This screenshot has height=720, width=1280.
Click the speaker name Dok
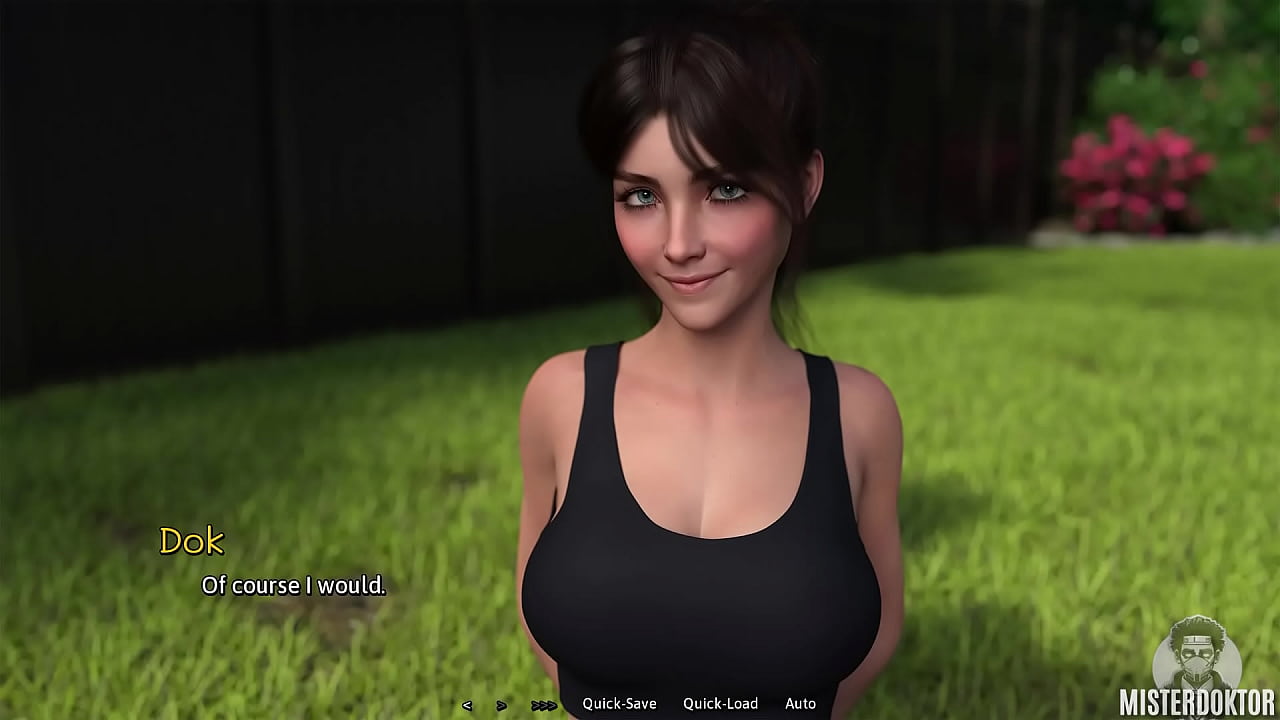[x=194, y=541]
